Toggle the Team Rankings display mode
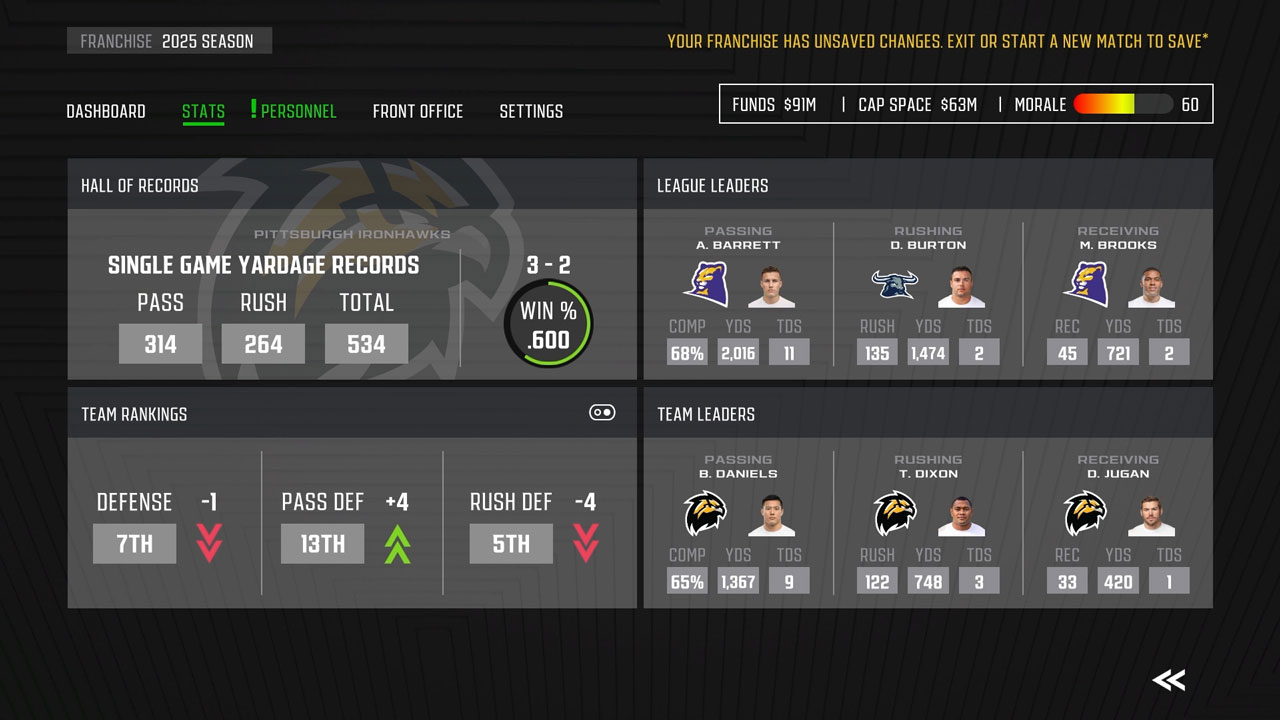 pos(600,413)
